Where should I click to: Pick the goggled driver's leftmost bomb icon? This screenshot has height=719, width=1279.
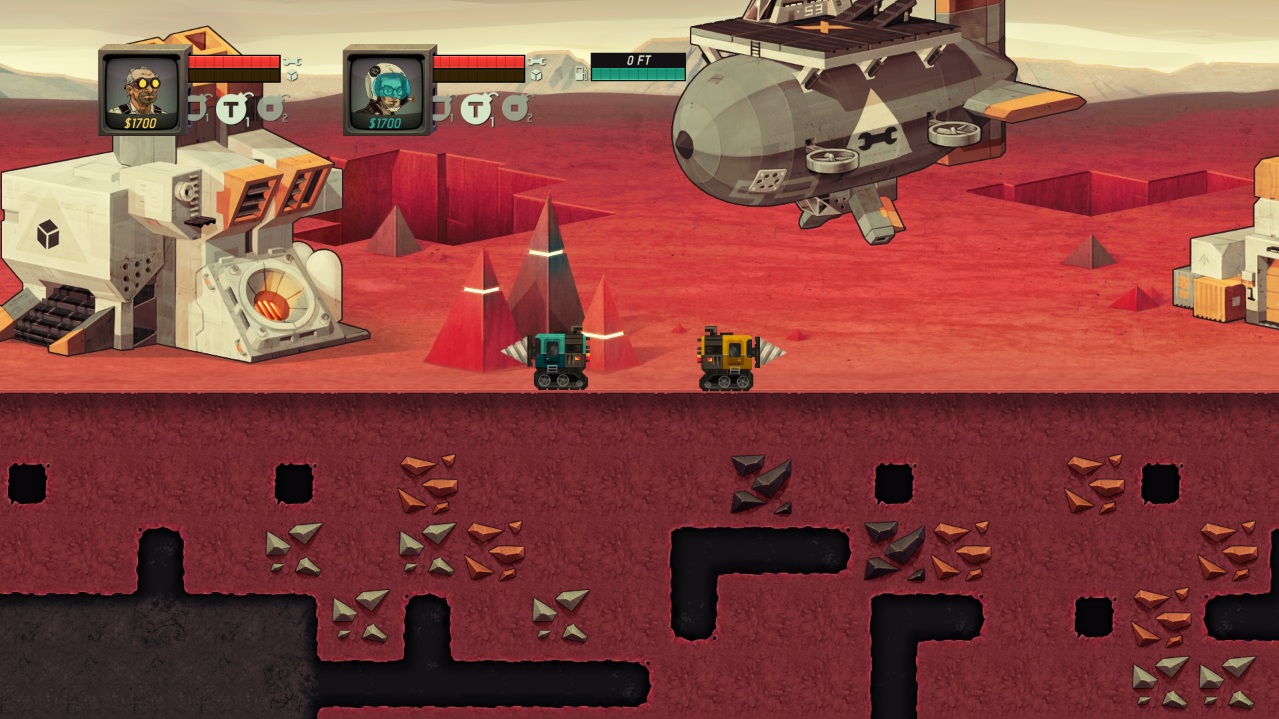[197, 107]
